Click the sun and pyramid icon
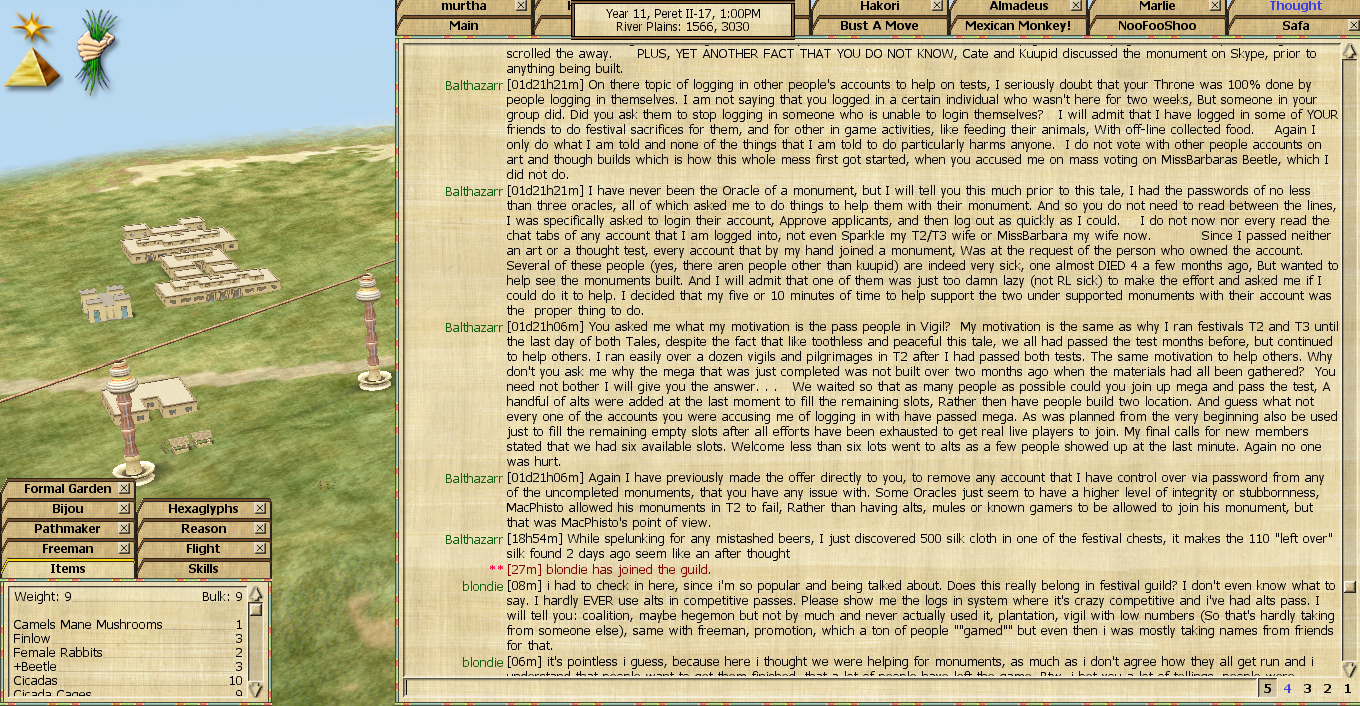The width and height of the screenshot is (1360, 706). tap(33, 50)
